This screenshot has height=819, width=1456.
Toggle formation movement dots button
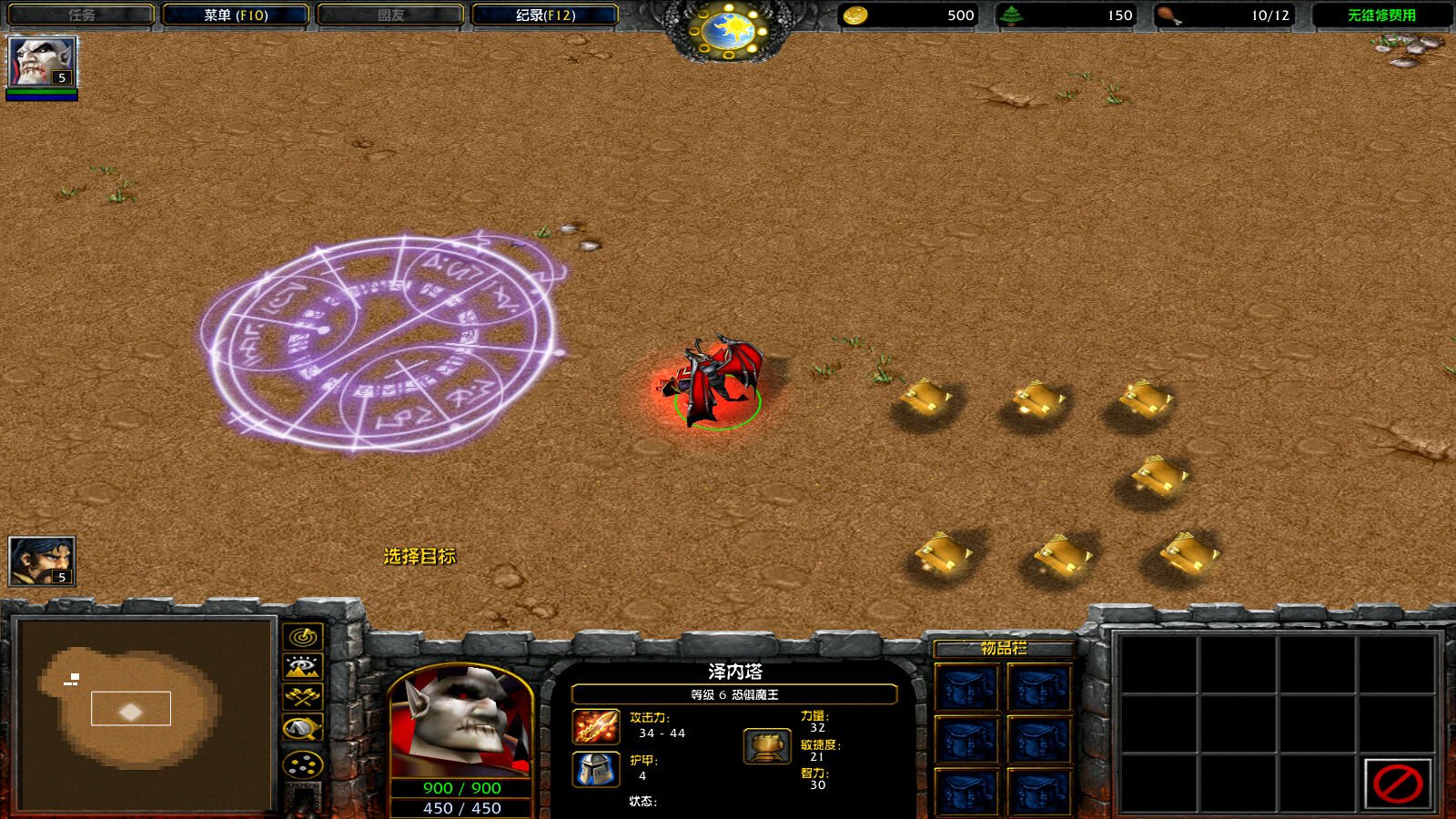pyautogui.click(x=303, y=764)
